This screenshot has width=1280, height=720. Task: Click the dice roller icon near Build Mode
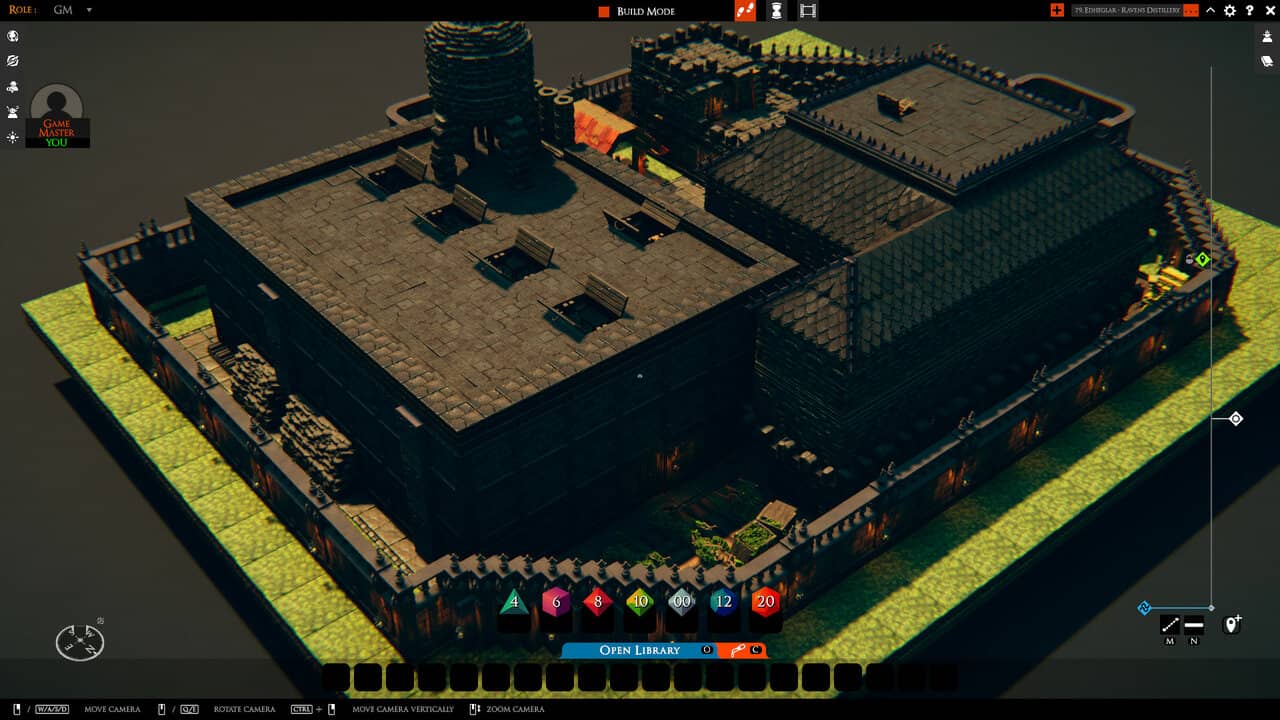[x=744, y=11]
